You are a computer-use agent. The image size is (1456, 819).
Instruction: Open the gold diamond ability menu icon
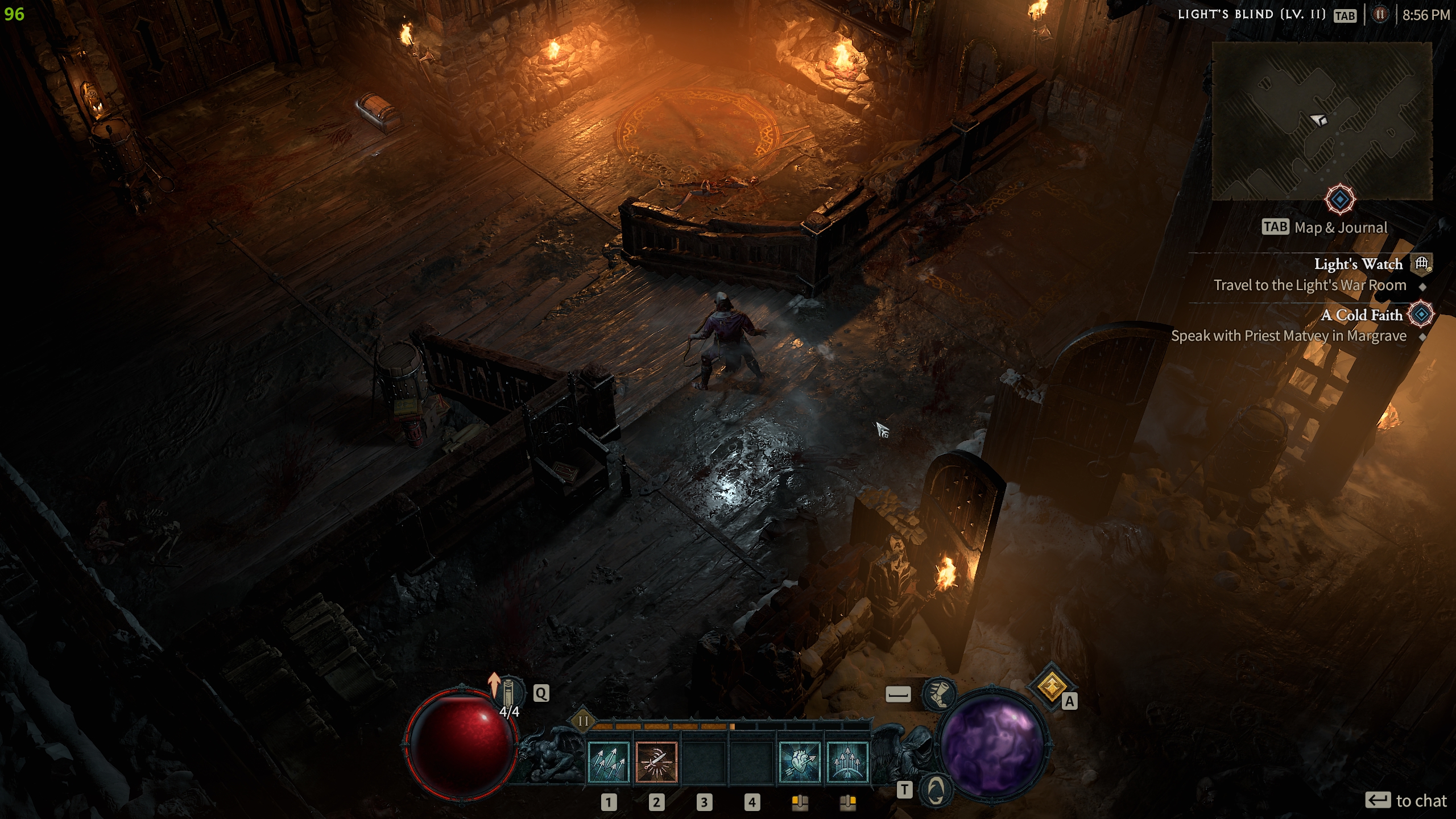click(1050, 686)
